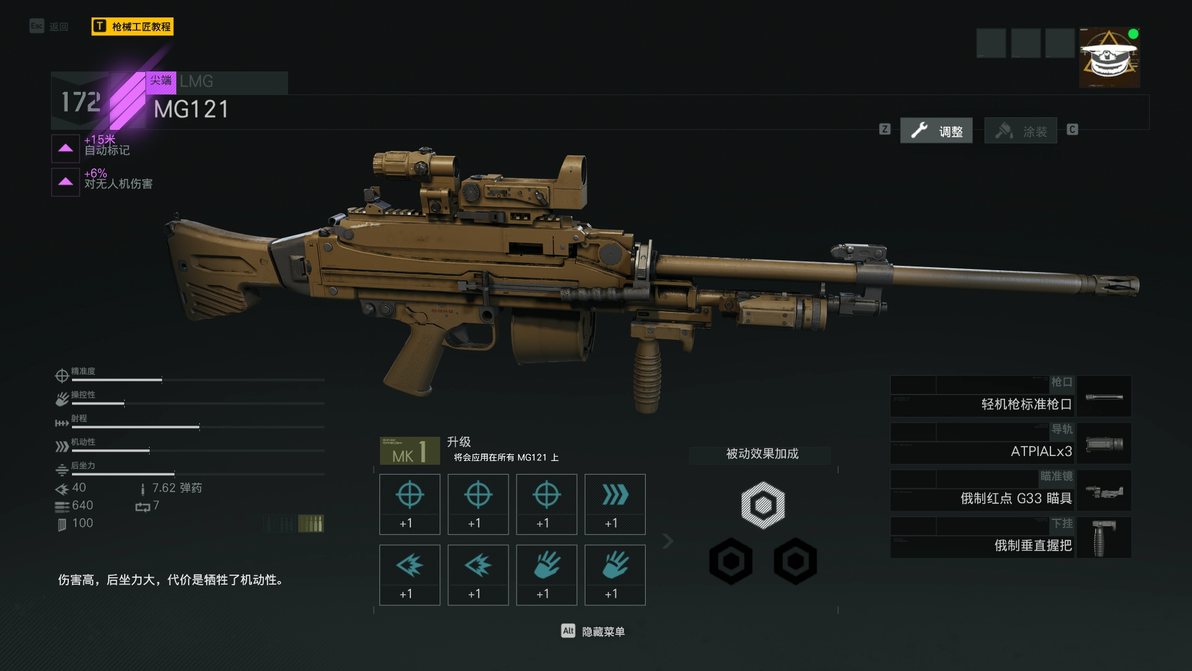Screen dimensions: 1192x671
Task: Click the 隐藏菜单 hide menu option
Action: tap(593, 631)
